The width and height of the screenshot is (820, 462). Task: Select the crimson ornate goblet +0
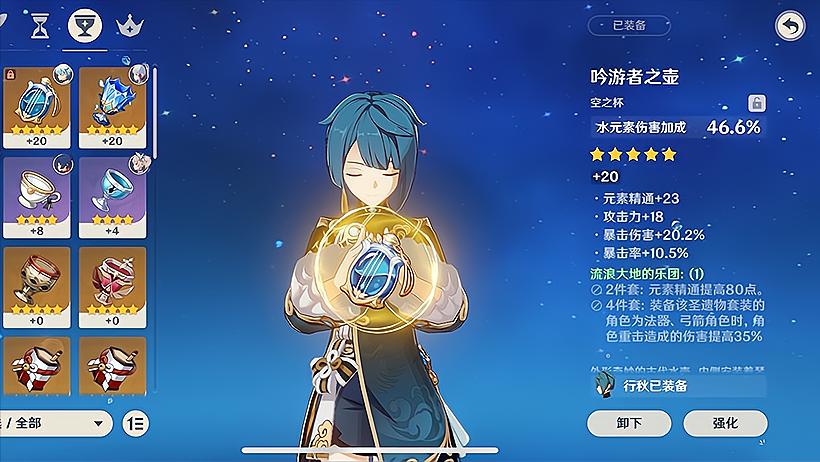(113, 286)
